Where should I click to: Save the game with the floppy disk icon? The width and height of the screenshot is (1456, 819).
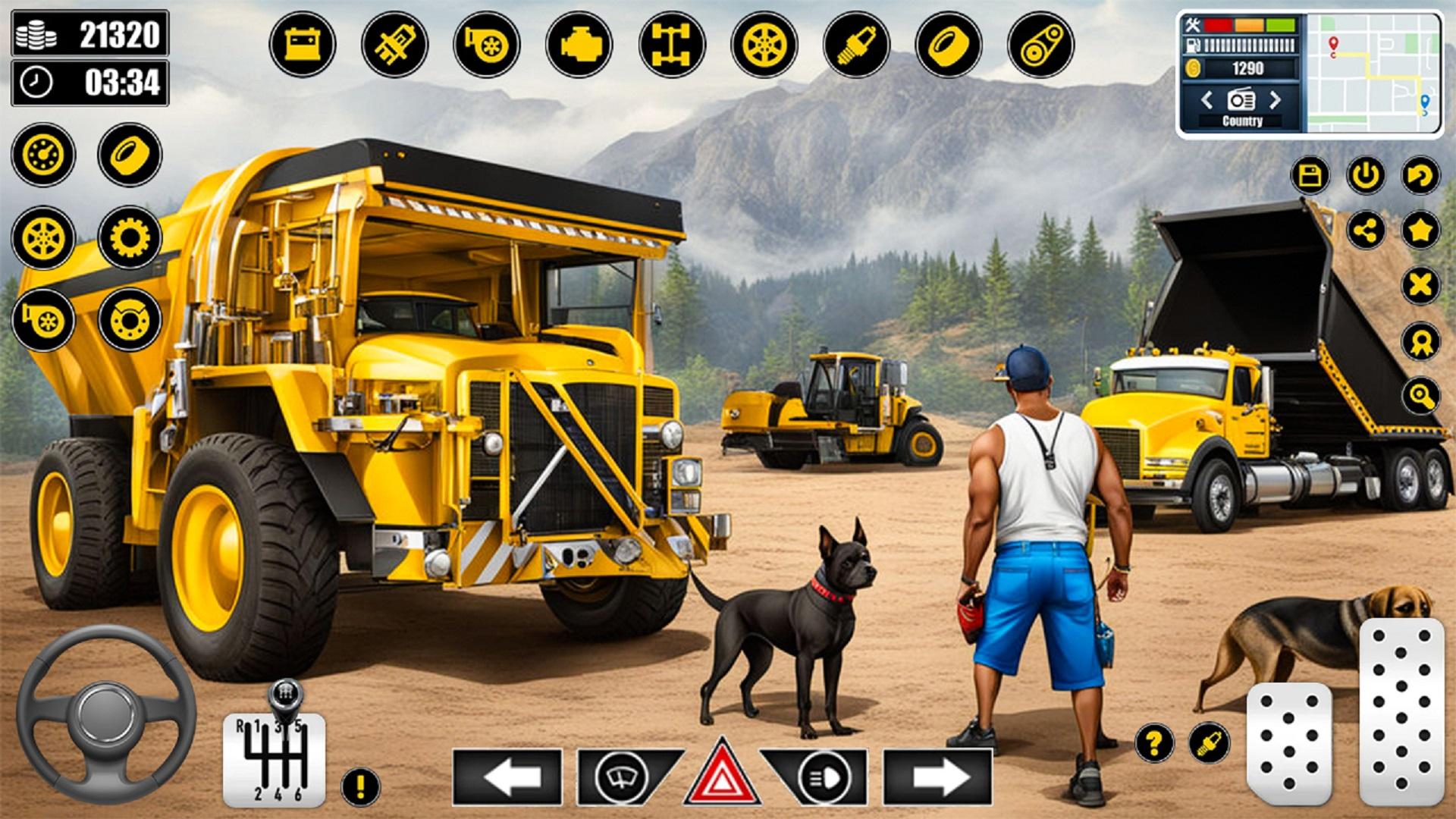1310,175
